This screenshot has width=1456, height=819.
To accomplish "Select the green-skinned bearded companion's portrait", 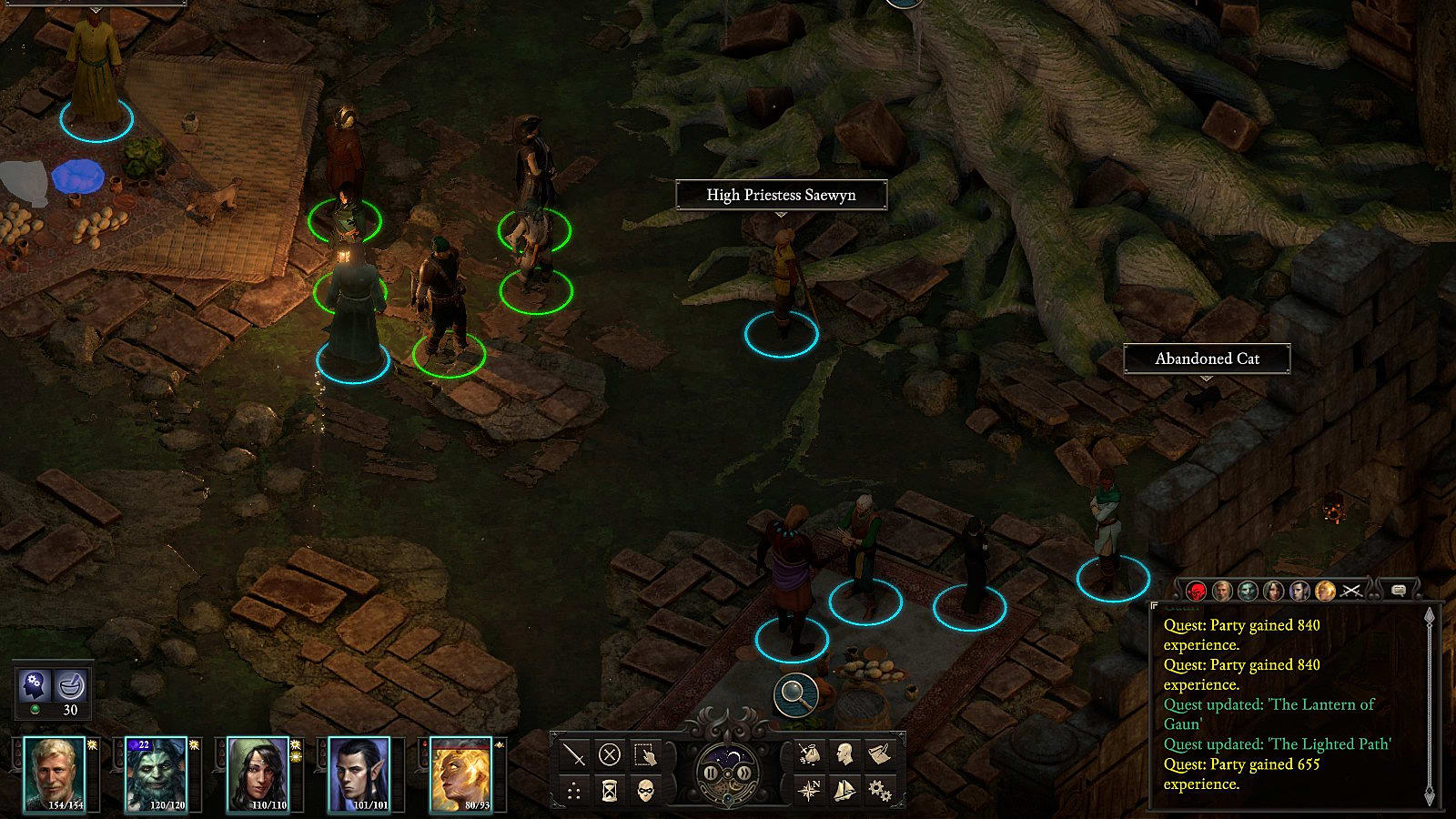I will [156, 773].
